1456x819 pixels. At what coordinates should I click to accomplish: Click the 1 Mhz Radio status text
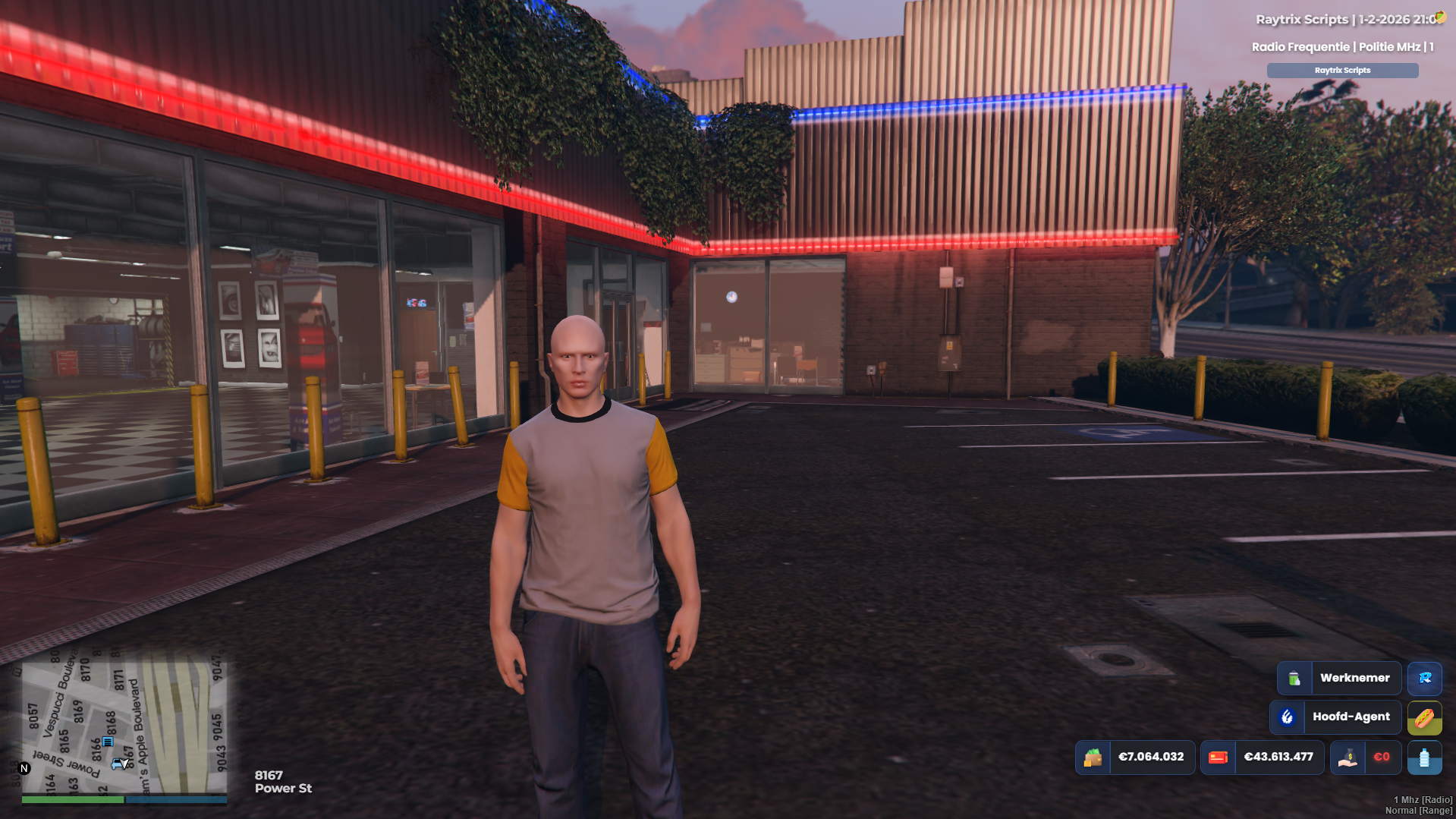1424,799
